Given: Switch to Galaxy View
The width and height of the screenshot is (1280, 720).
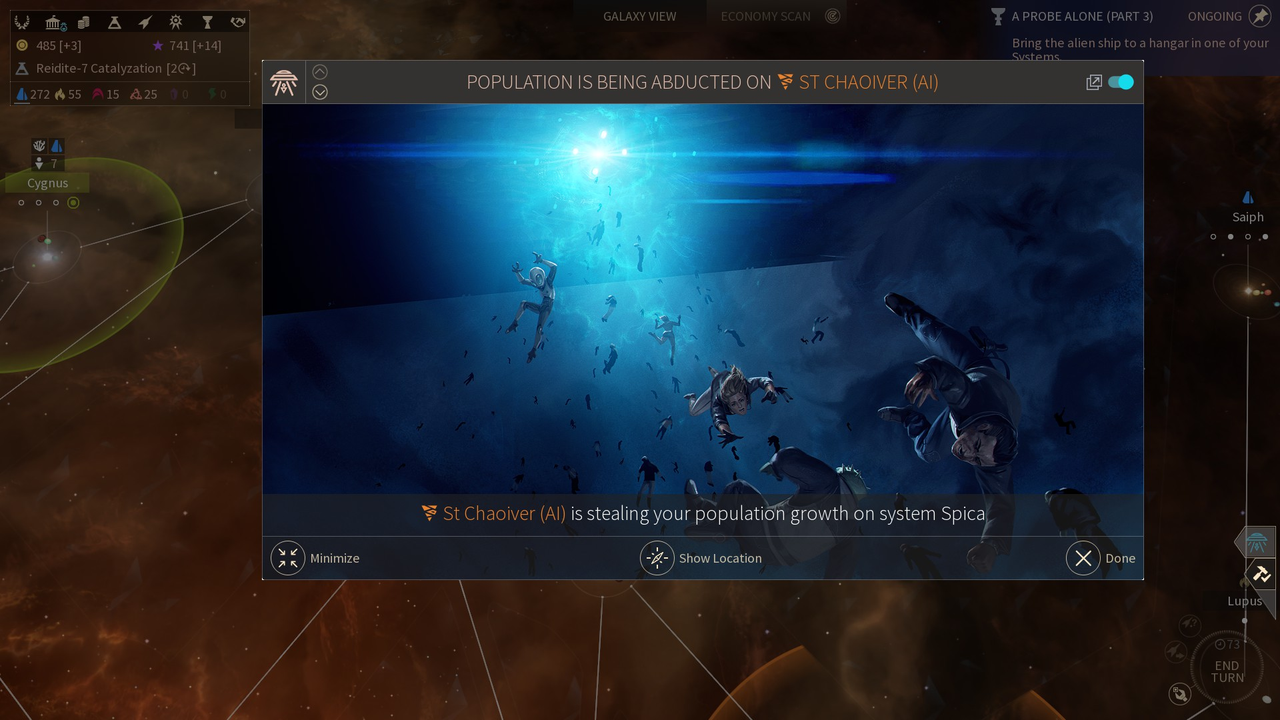Looking at the screenshot, I should pyautogui.click(x=639, y=16).
